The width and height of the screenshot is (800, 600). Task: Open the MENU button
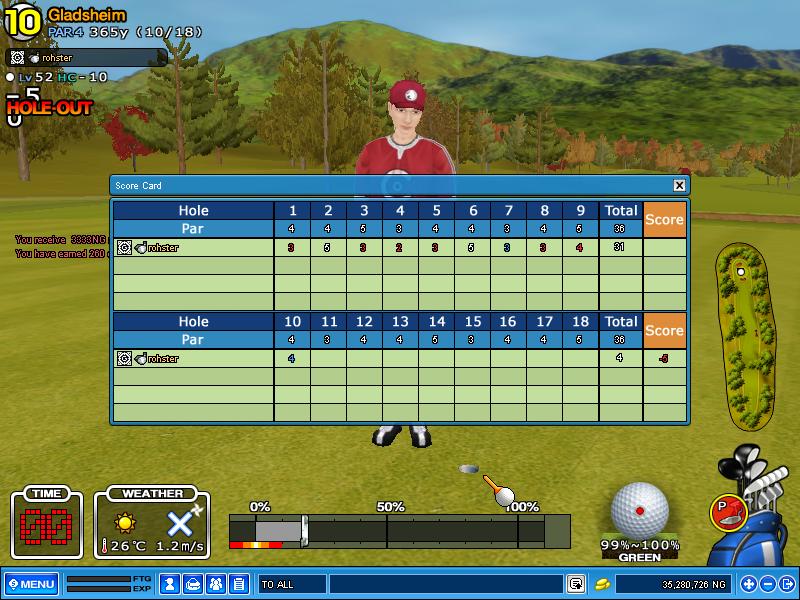[x=31, y=584]
